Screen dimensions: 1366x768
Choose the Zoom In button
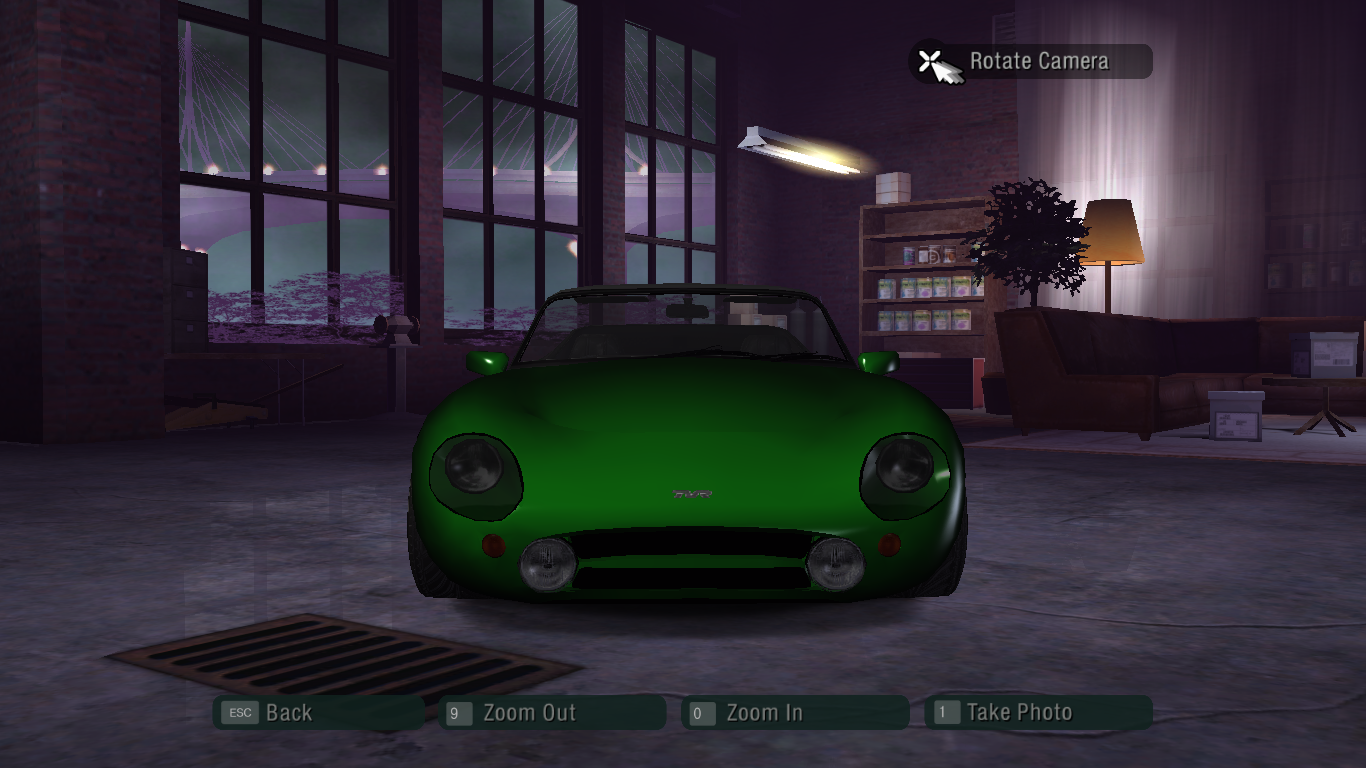[795, 713]
